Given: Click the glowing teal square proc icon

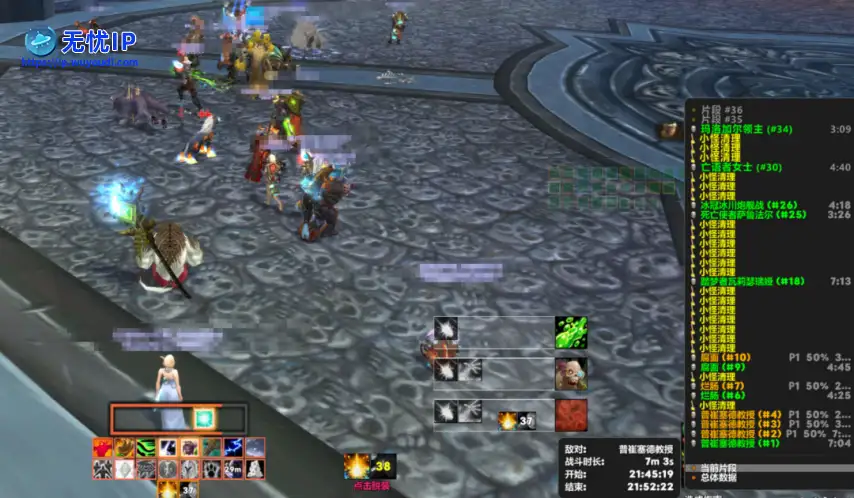Looking at the screenshot, I should tap(205, 417).
